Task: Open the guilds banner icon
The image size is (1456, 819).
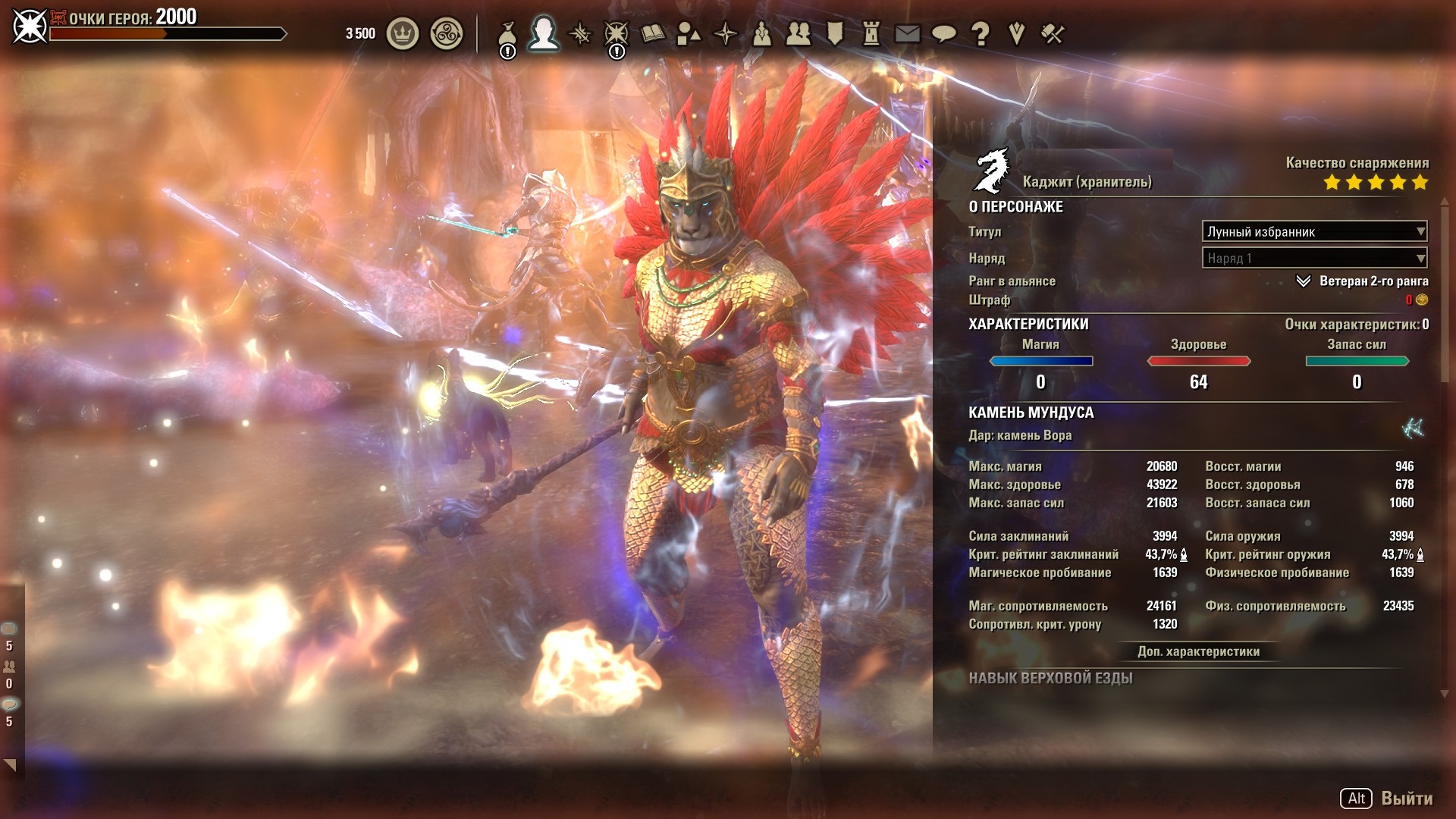Action: (x=835, y=34)
